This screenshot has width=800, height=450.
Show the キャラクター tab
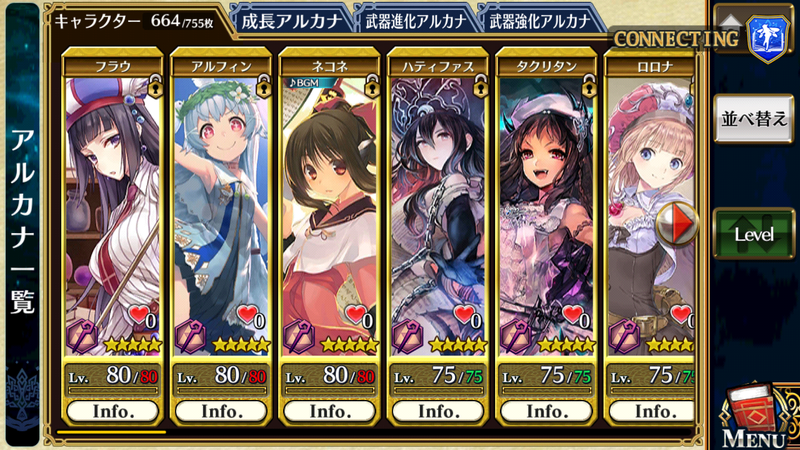[137, 20]
